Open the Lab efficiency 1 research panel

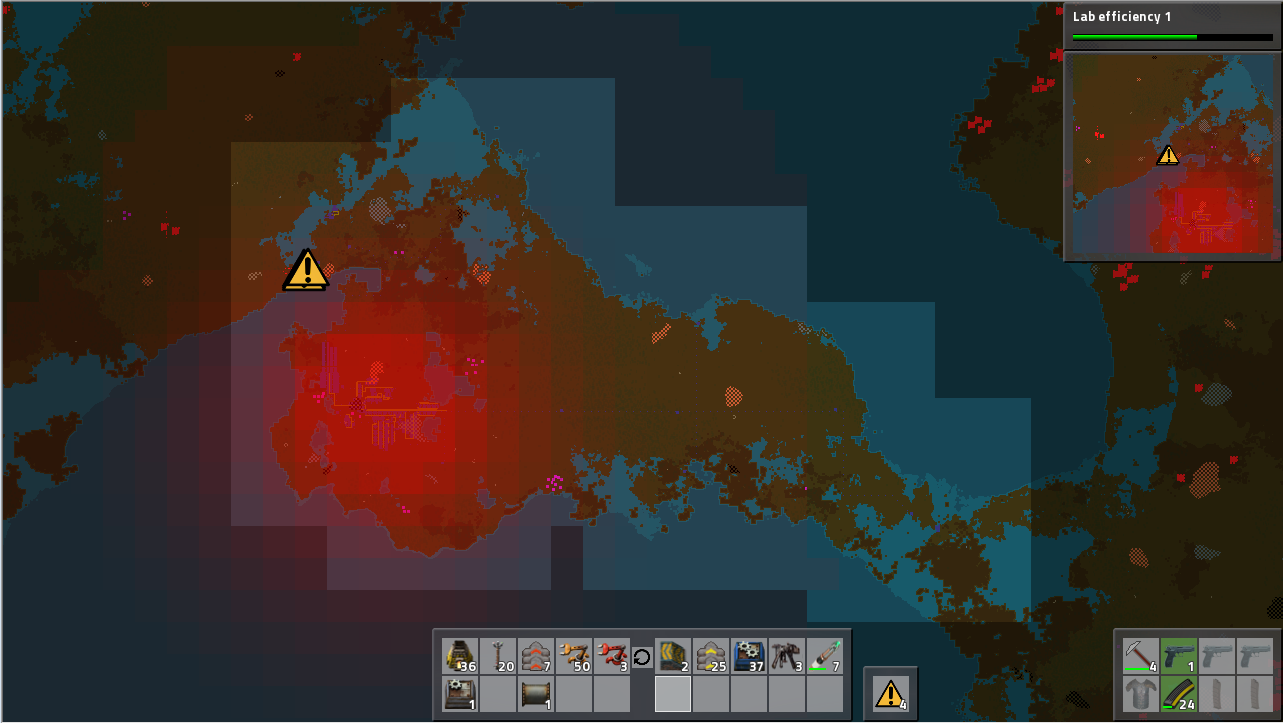(x=1172, y=25)
